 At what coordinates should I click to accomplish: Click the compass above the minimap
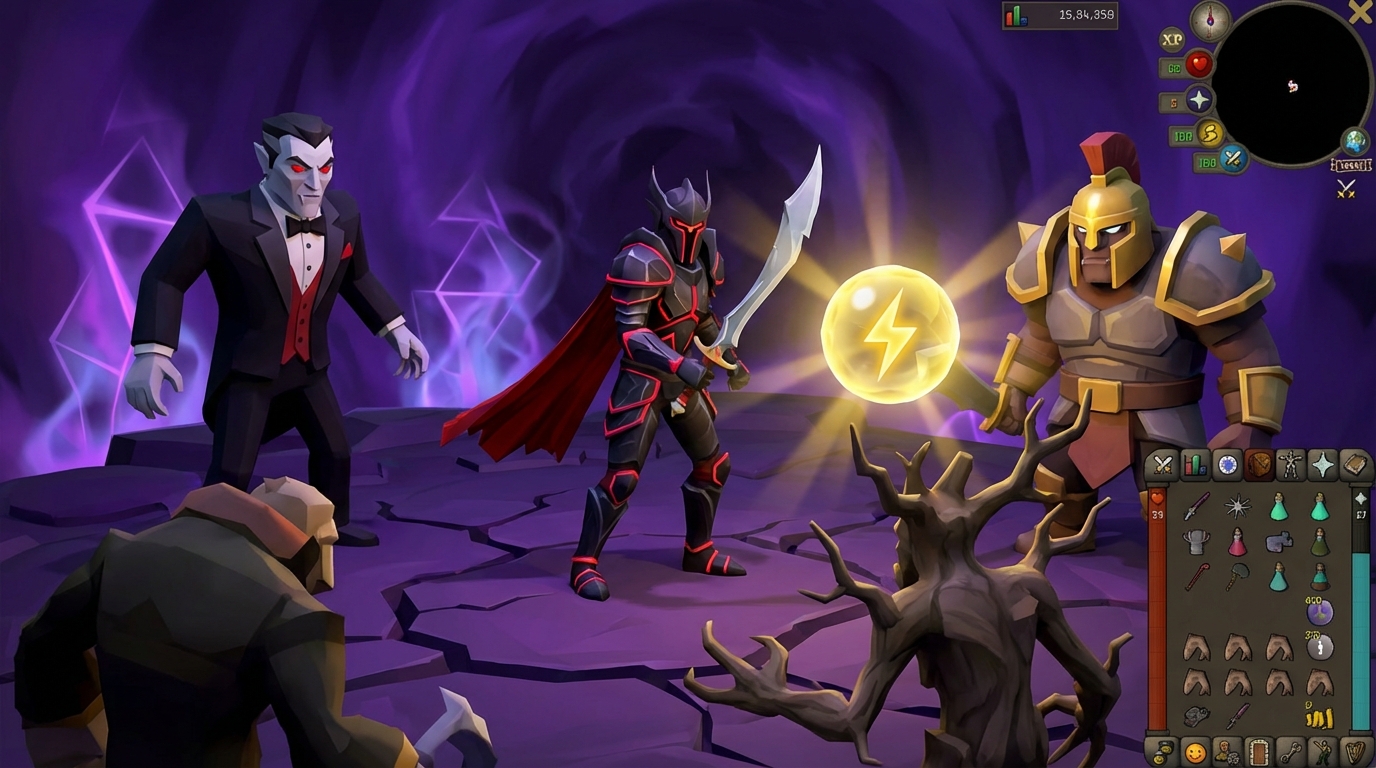1209,21
